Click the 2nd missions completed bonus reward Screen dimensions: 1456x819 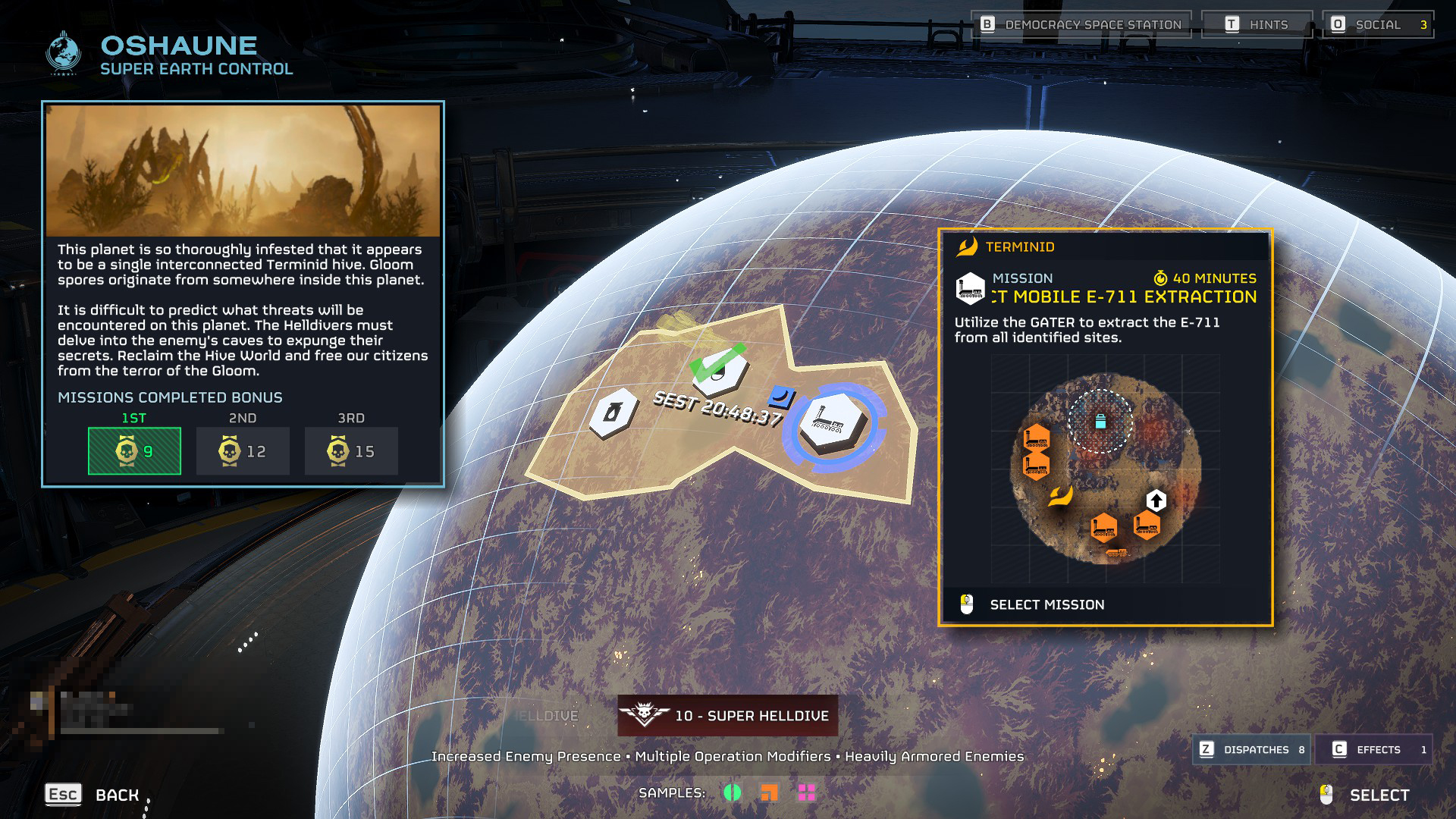point(243,451)
